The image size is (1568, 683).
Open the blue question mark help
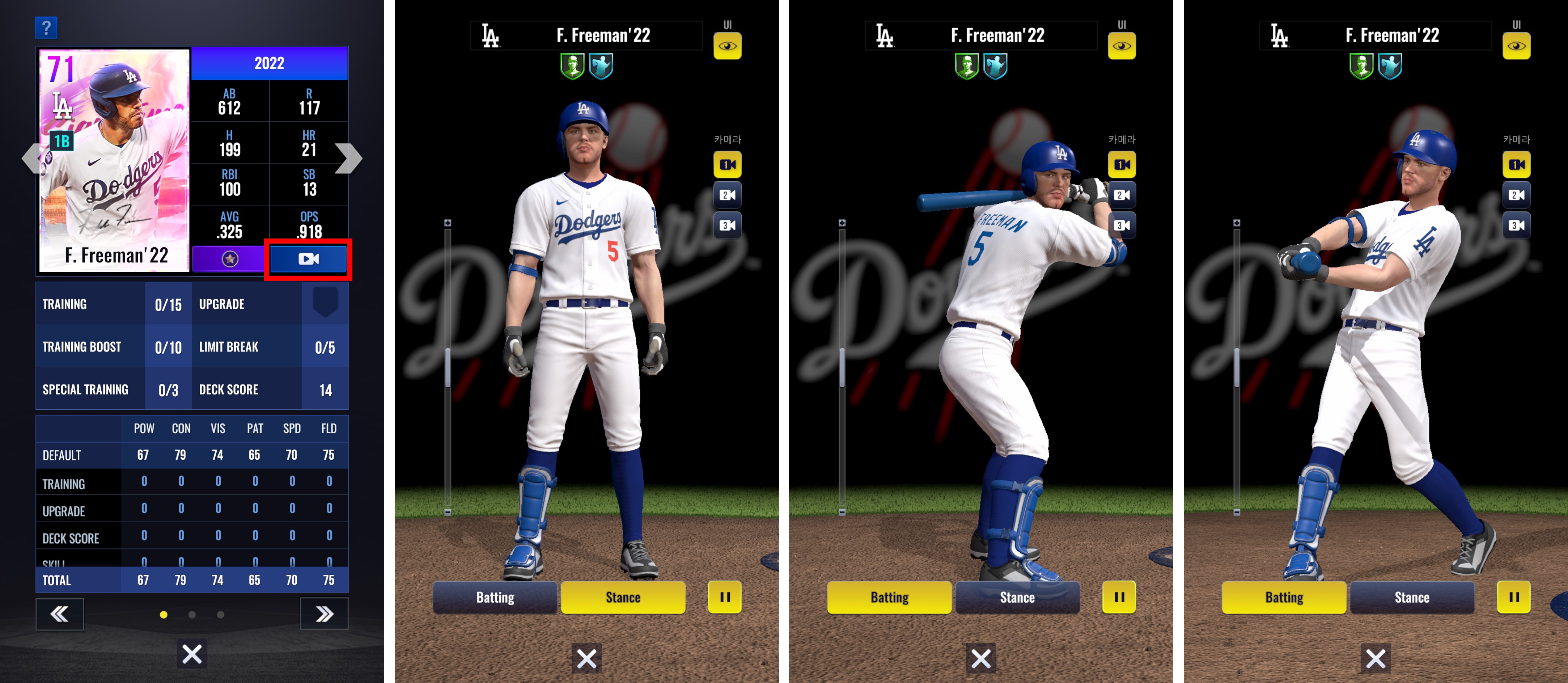[46, 28]
